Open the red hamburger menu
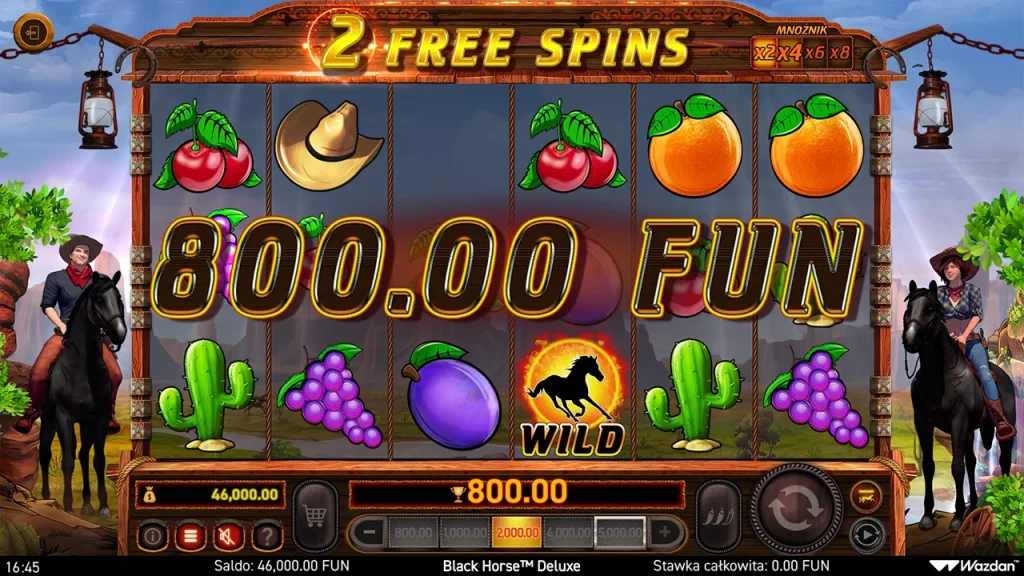1024x576 pixels. tap(190, 536)
